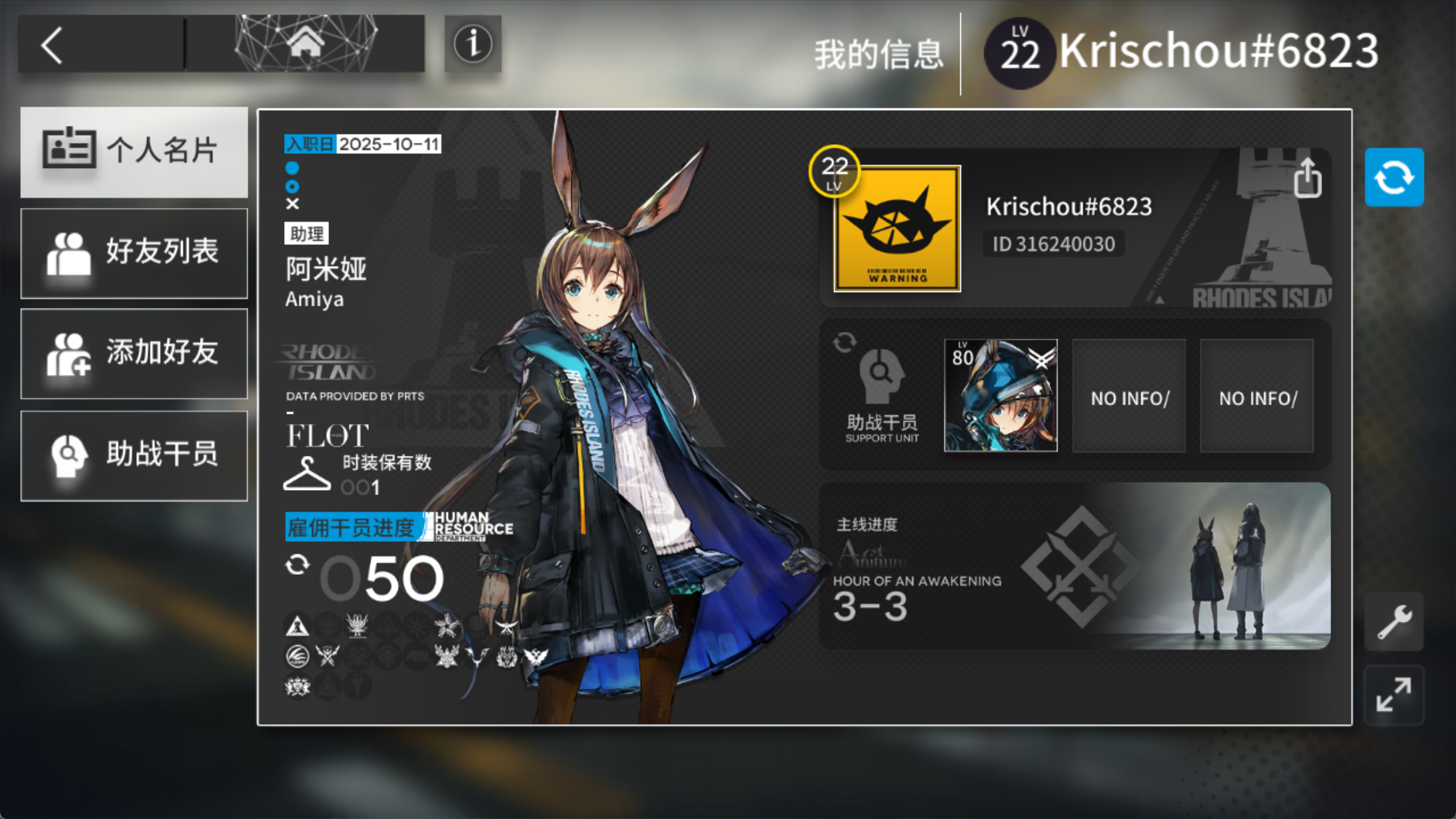Click the info icon near the top

click(x=473, y=45)
